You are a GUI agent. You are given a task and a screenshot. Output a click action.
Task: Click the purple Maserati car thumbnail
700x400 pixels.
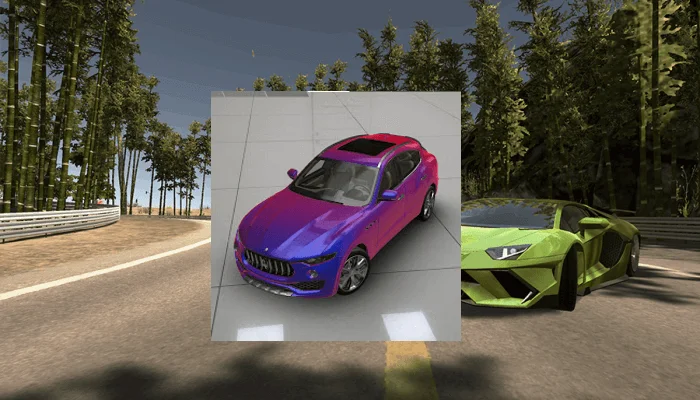(x=335, y=216)
